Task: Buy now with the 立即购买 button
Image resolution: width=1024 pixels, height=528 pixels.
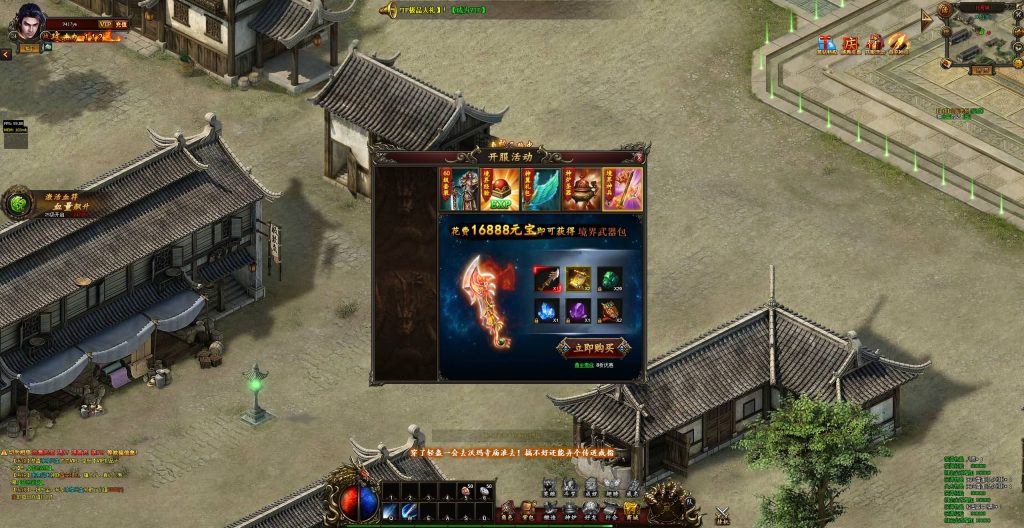Action: 594,347
